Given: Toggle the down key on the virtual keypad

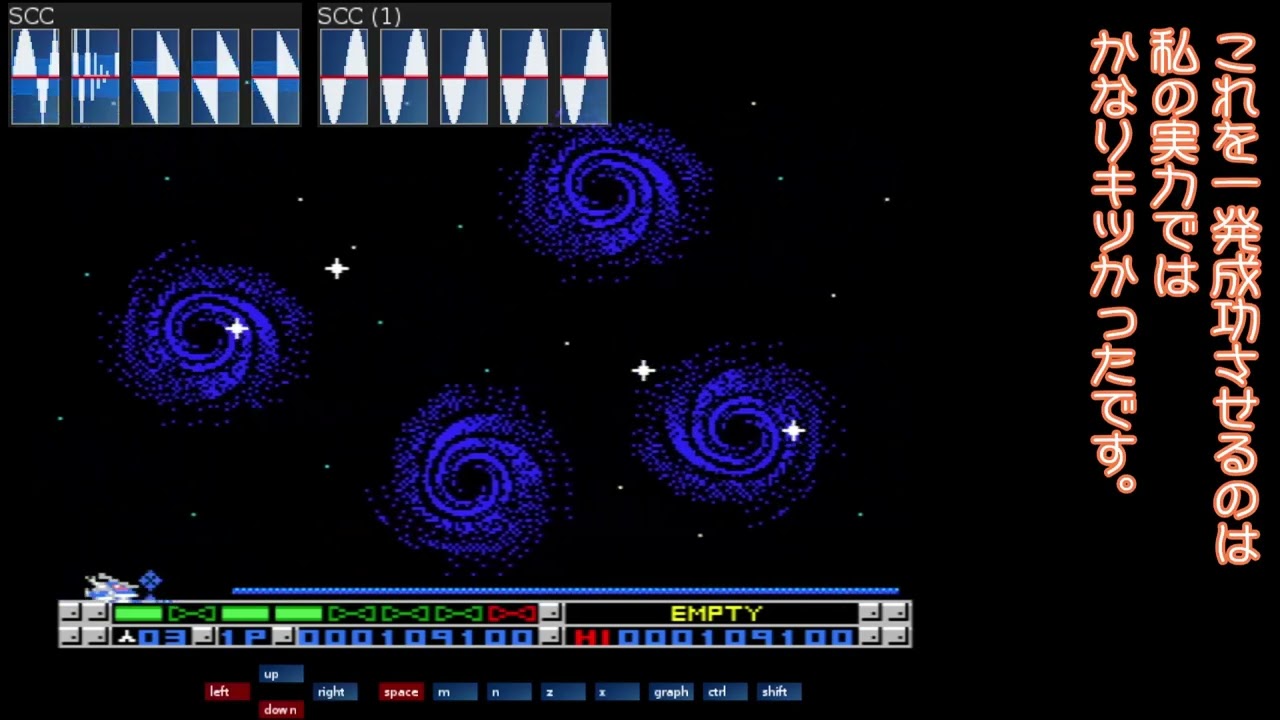Looking at the screenshot, I should (x=279, y=709).
